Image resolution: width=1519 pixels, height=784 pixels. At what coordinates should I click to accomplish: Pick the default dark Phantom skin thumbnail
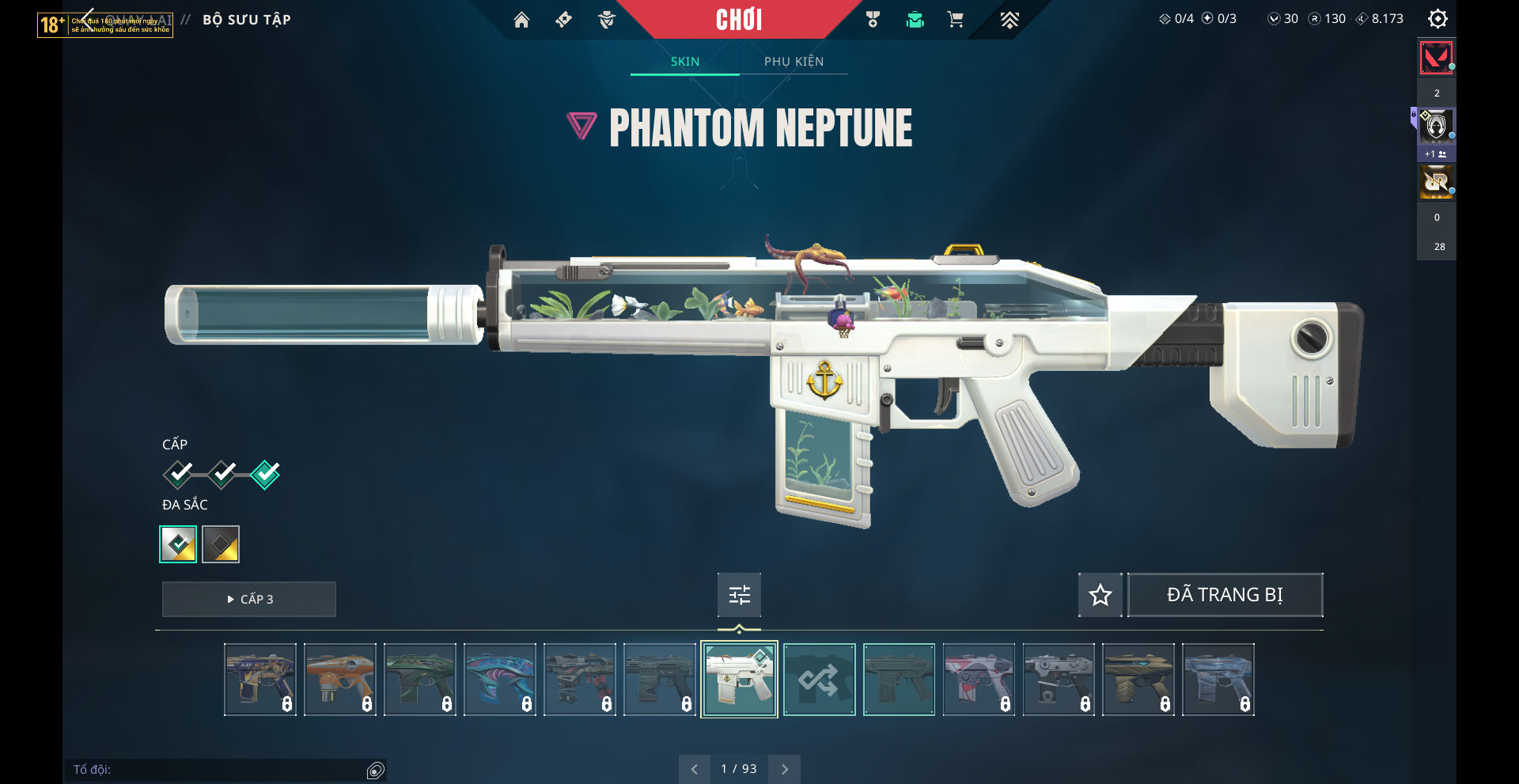coord(899,680)
